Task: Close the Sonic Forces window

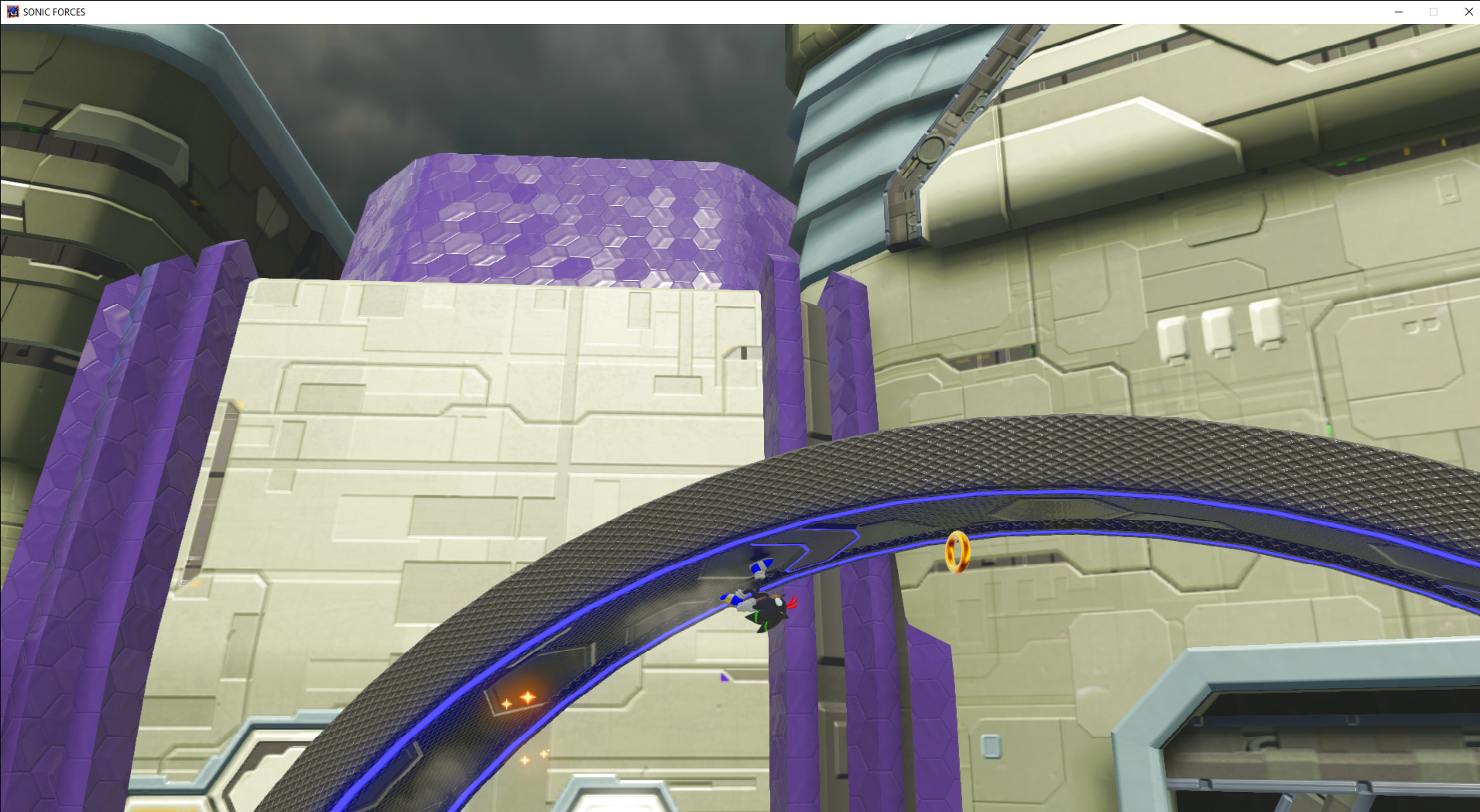Action: click(x=1468, y=12)
